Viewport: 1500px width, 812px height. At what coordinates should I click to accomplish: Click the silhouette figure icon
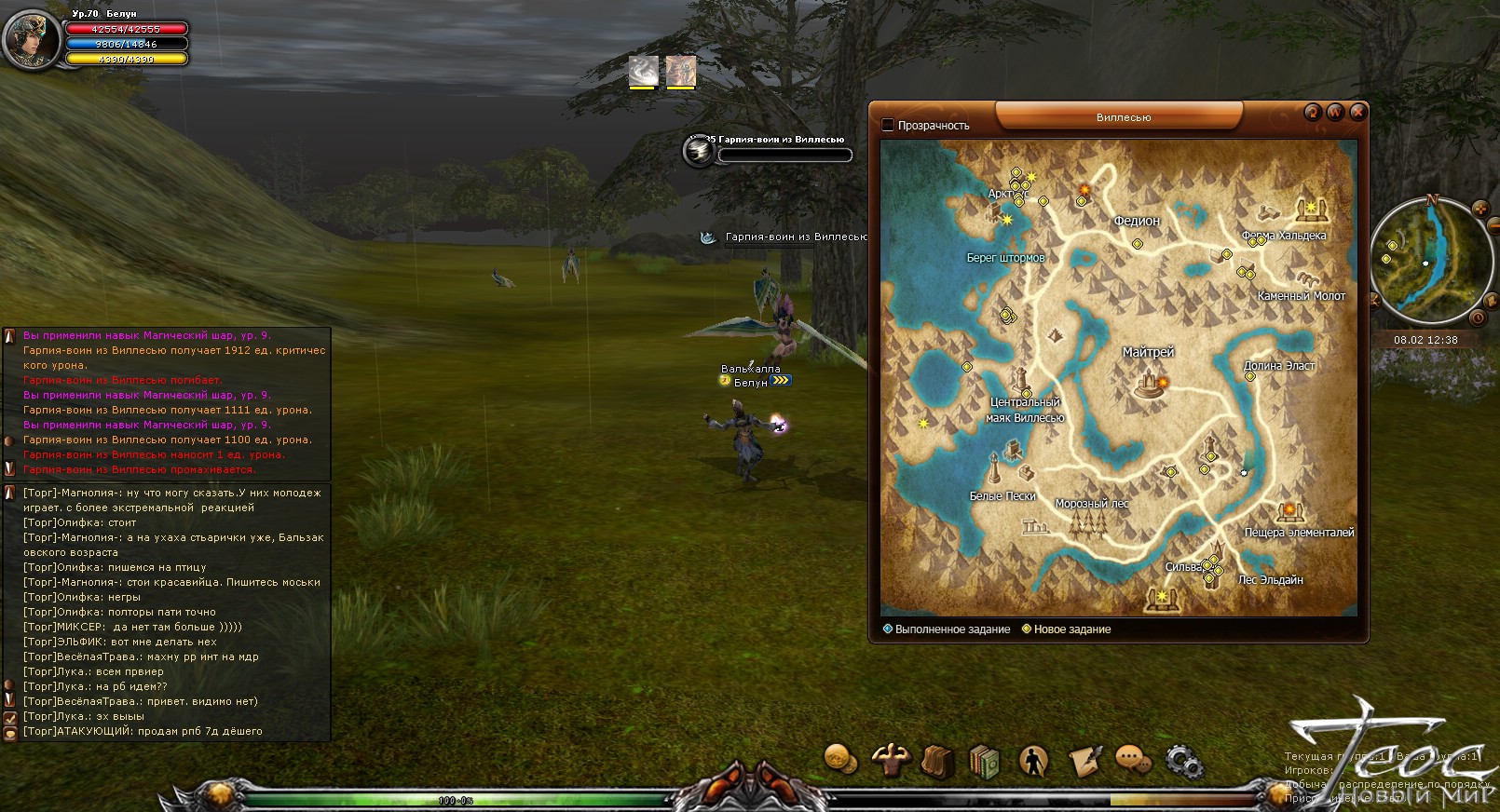1033,761
